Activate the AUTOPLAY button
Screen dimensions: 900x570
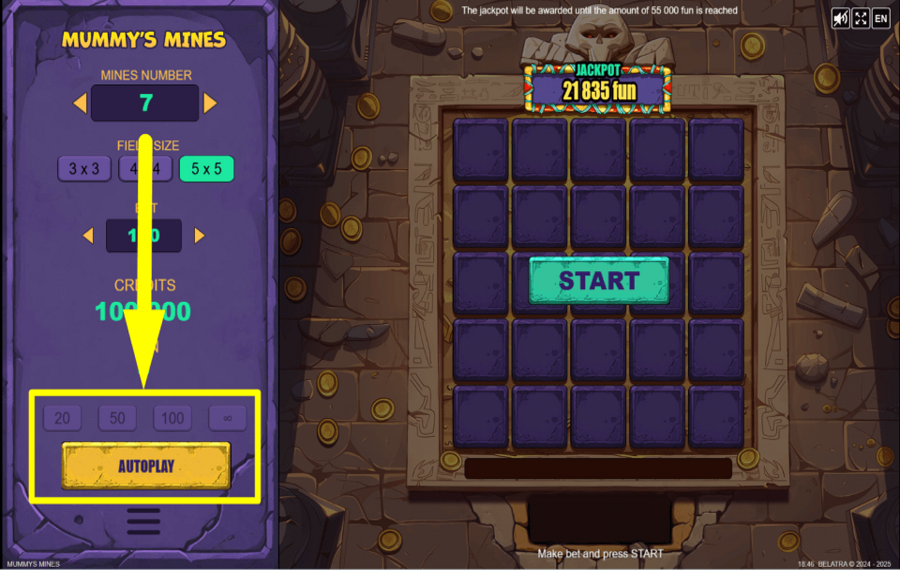pos(146,466)
